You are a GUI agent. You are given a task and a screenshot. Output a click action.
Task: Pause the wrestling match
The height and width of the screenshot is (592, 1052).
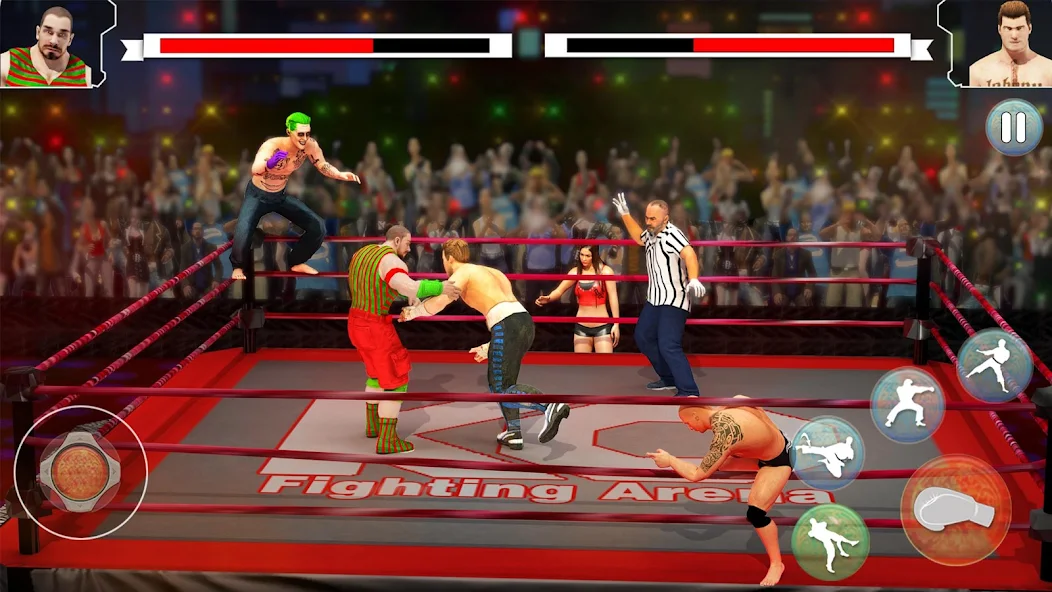[x=1014, y=128]
